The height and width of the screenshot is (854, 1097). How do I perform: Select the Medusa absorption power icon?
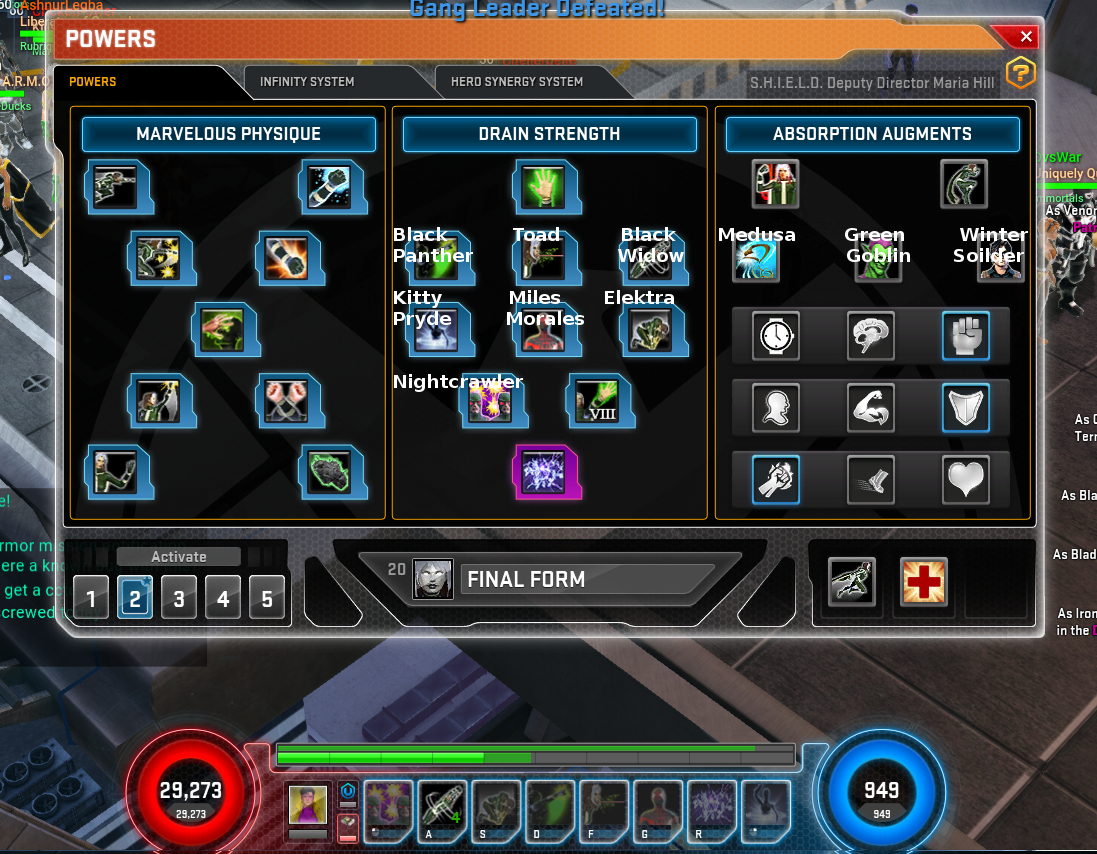tap(756, 259)
